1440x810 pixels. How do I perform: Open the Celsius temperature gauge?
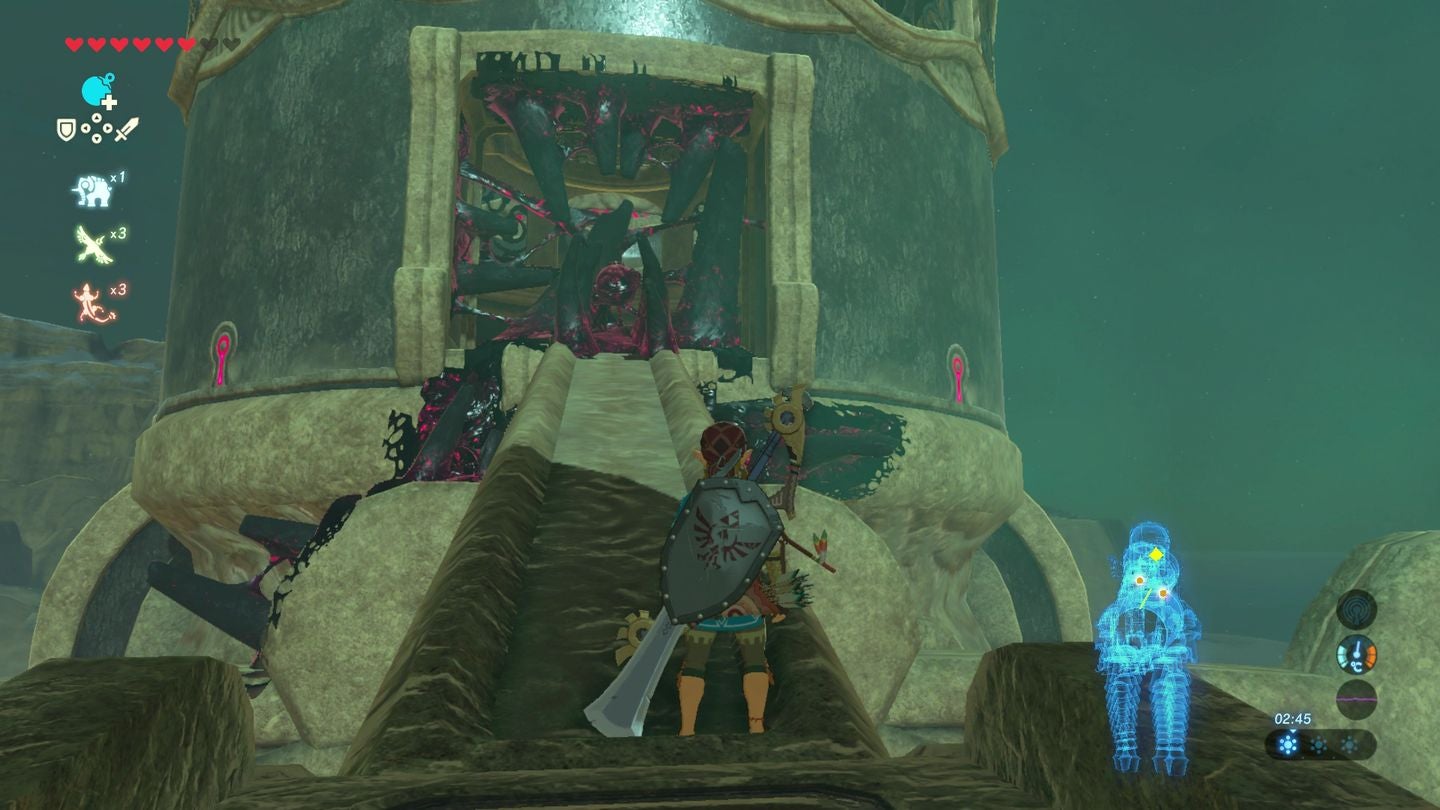pos(1357,654)
